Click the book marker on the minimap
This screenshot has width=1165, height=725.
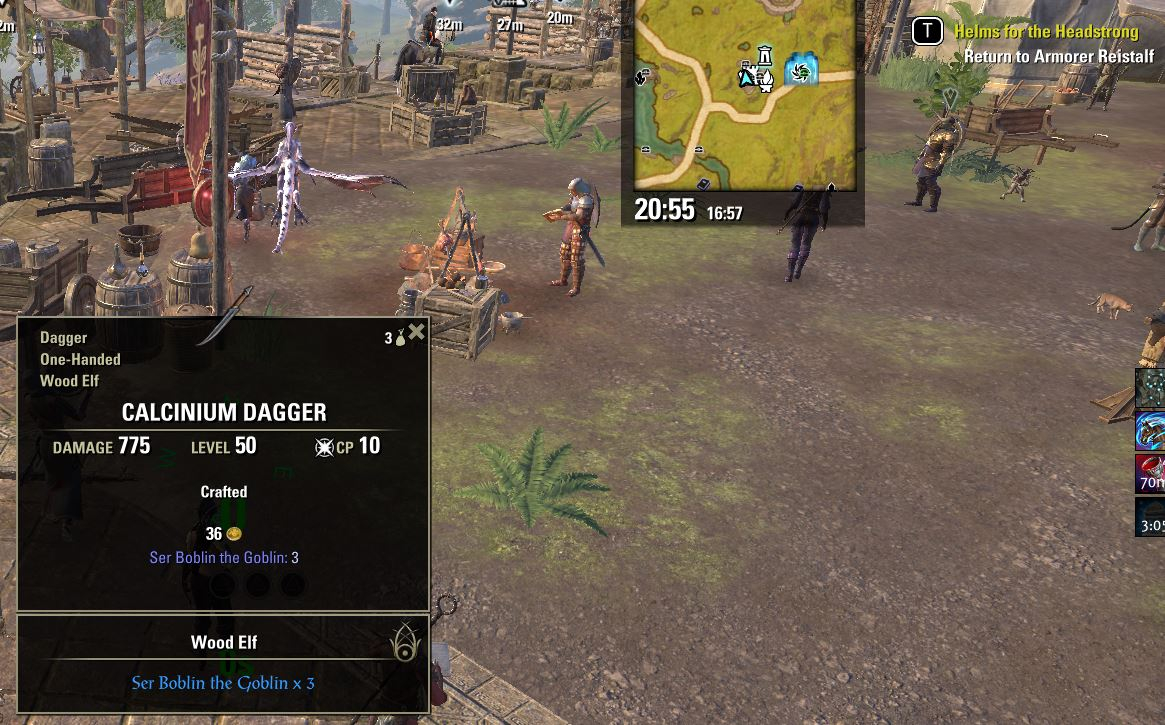tap(703, 183)
